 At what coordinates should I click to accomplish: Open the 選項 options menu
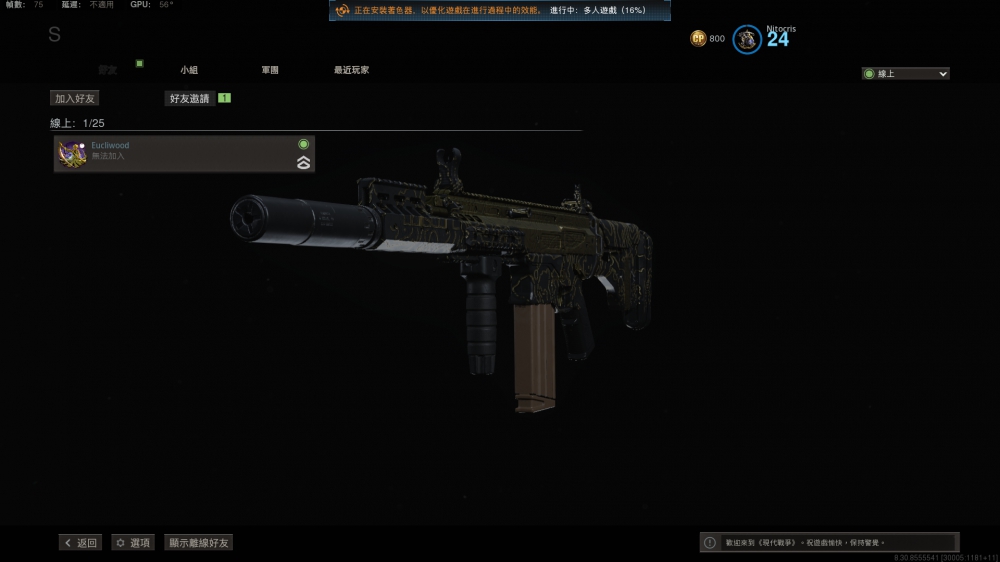click(133, 542)
